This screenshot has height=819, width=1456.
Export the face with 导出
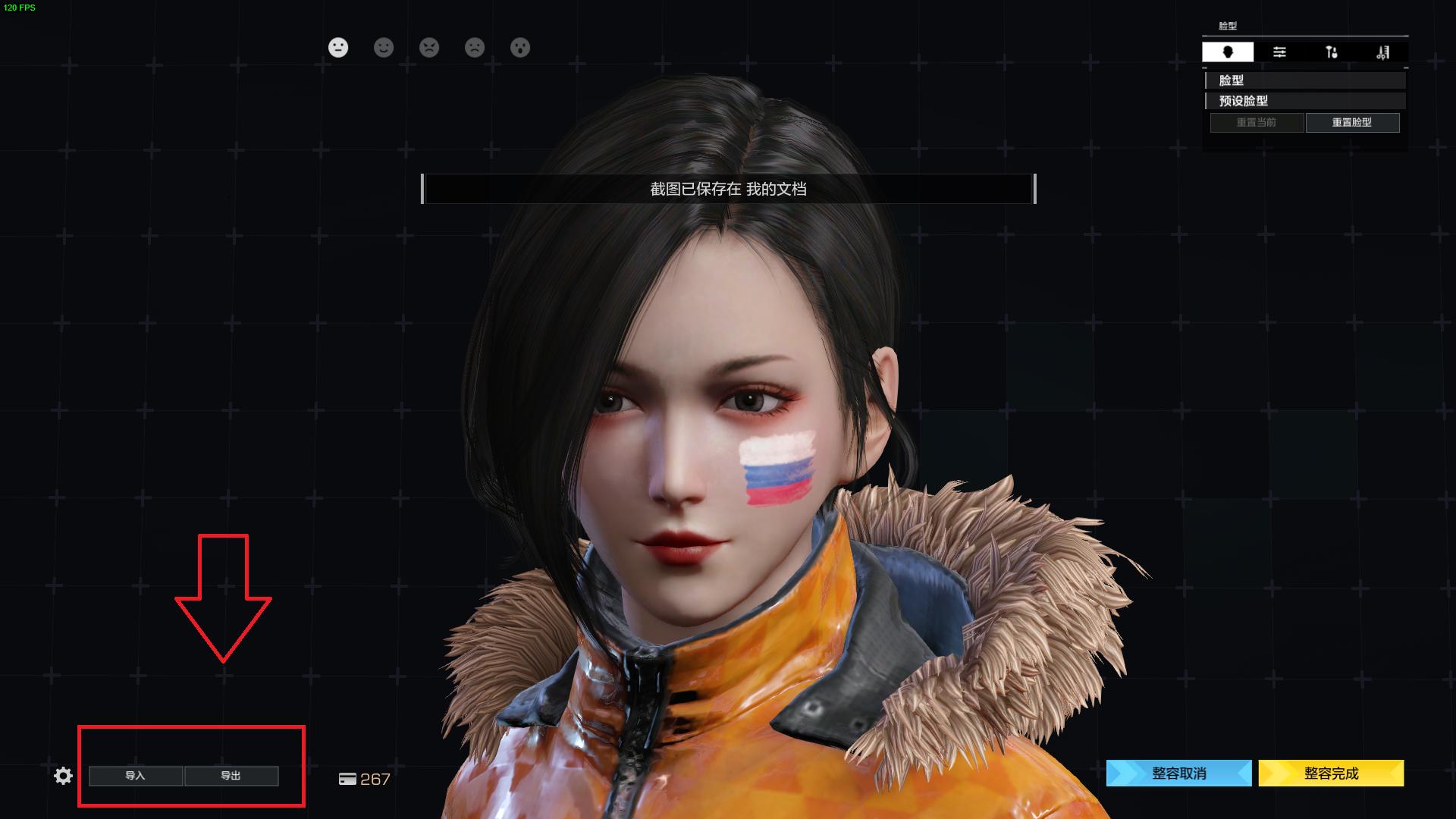(x=231, y=776)
